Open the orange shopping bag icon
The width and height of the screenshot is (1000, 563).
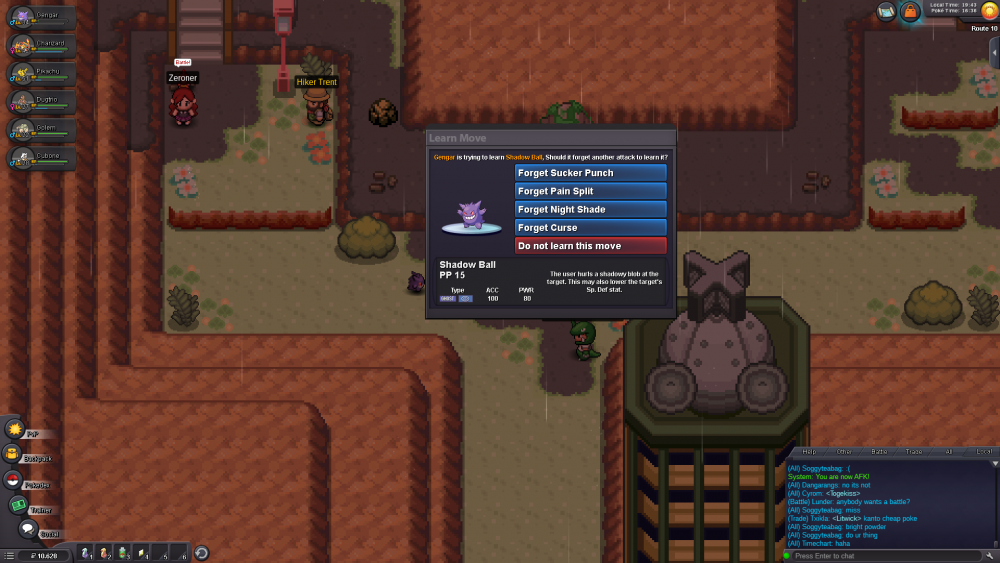(x=910, y=11)
